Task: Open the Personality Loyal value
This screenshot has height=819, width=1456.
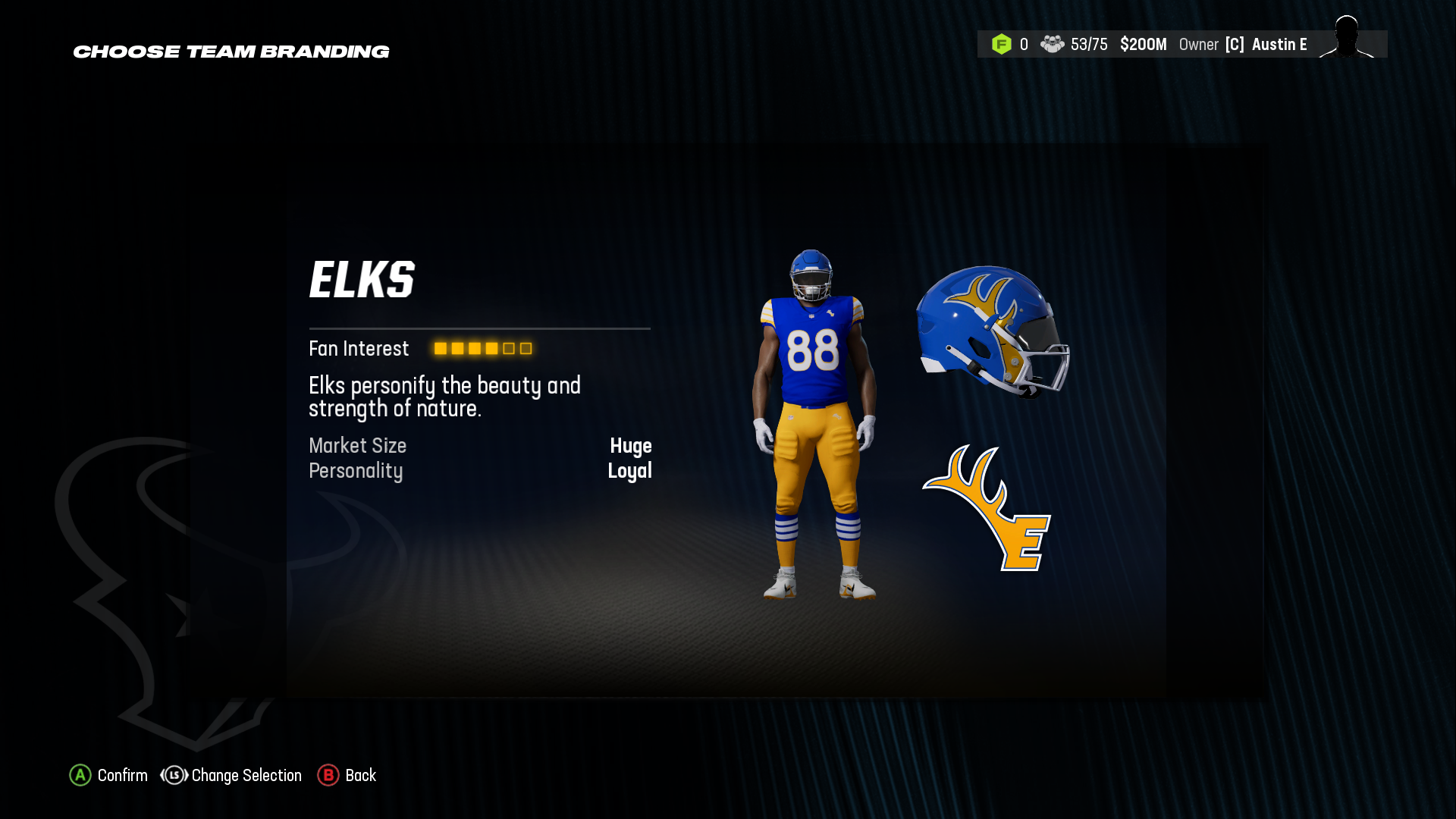Action: 630,471
